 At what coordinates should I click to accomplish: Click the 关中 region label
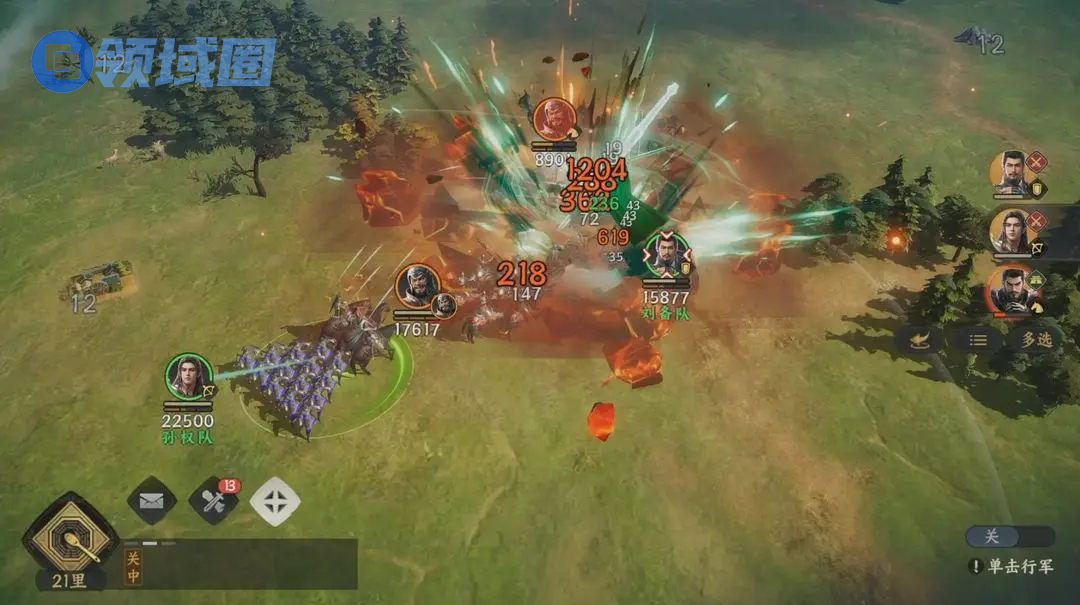click(x=133, y=568)
